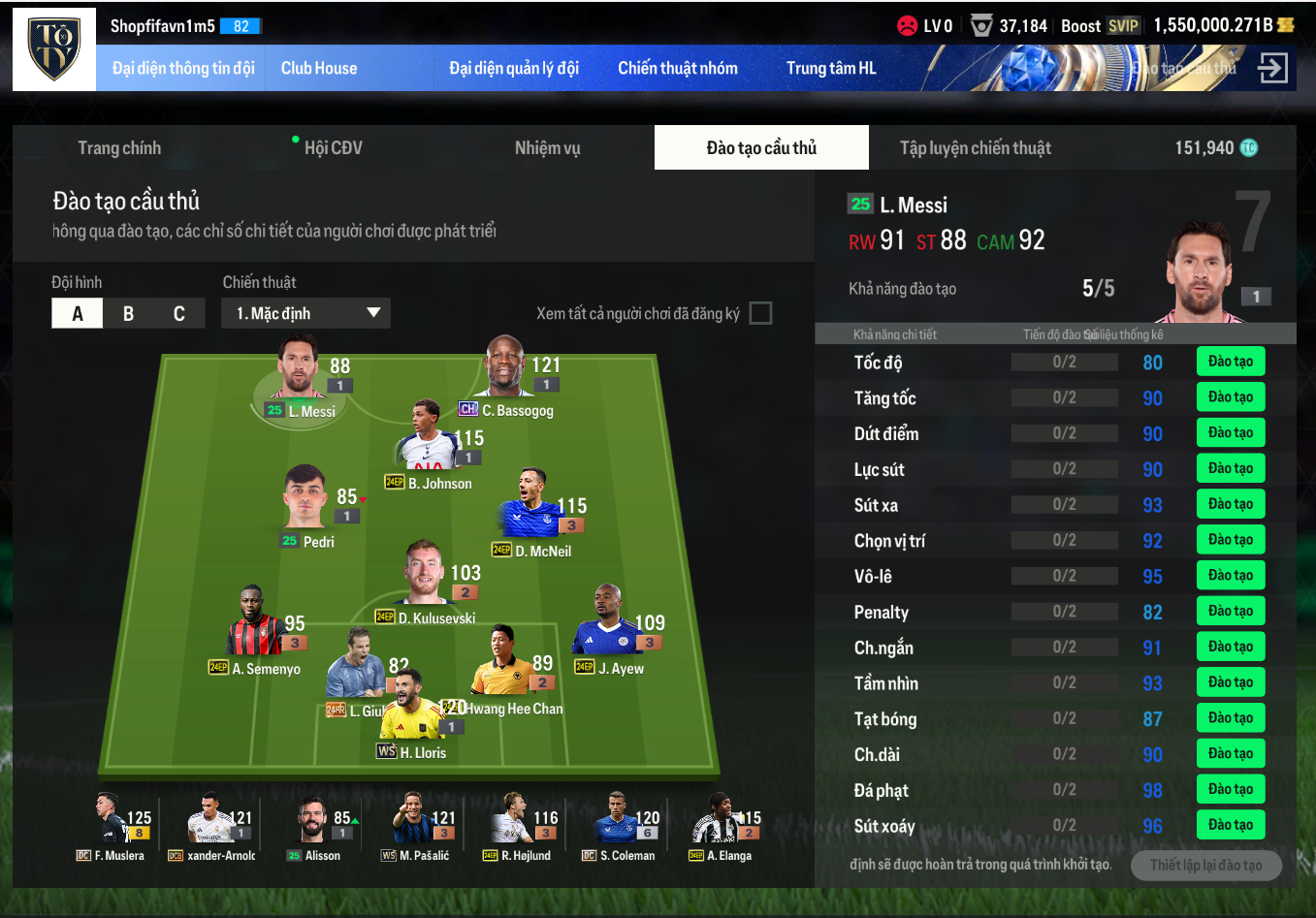This screenshot has width=1316, height=918.
Task: Open Chiến thuật nhóm menu
Action: pos(677,68)
